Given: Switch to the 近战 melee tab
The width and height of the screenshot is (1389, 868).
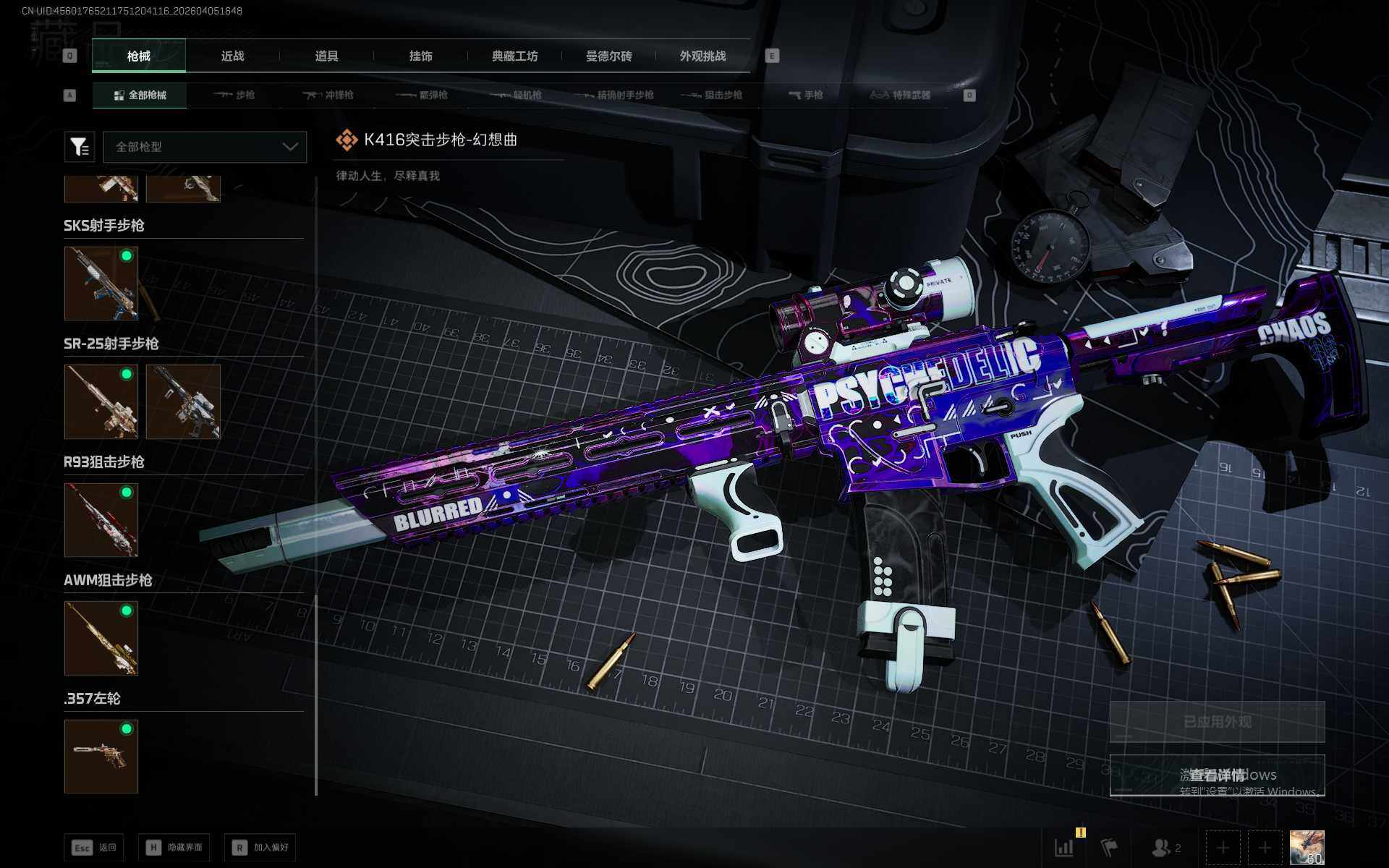Looking at the screenshot, I should [232, 56].
